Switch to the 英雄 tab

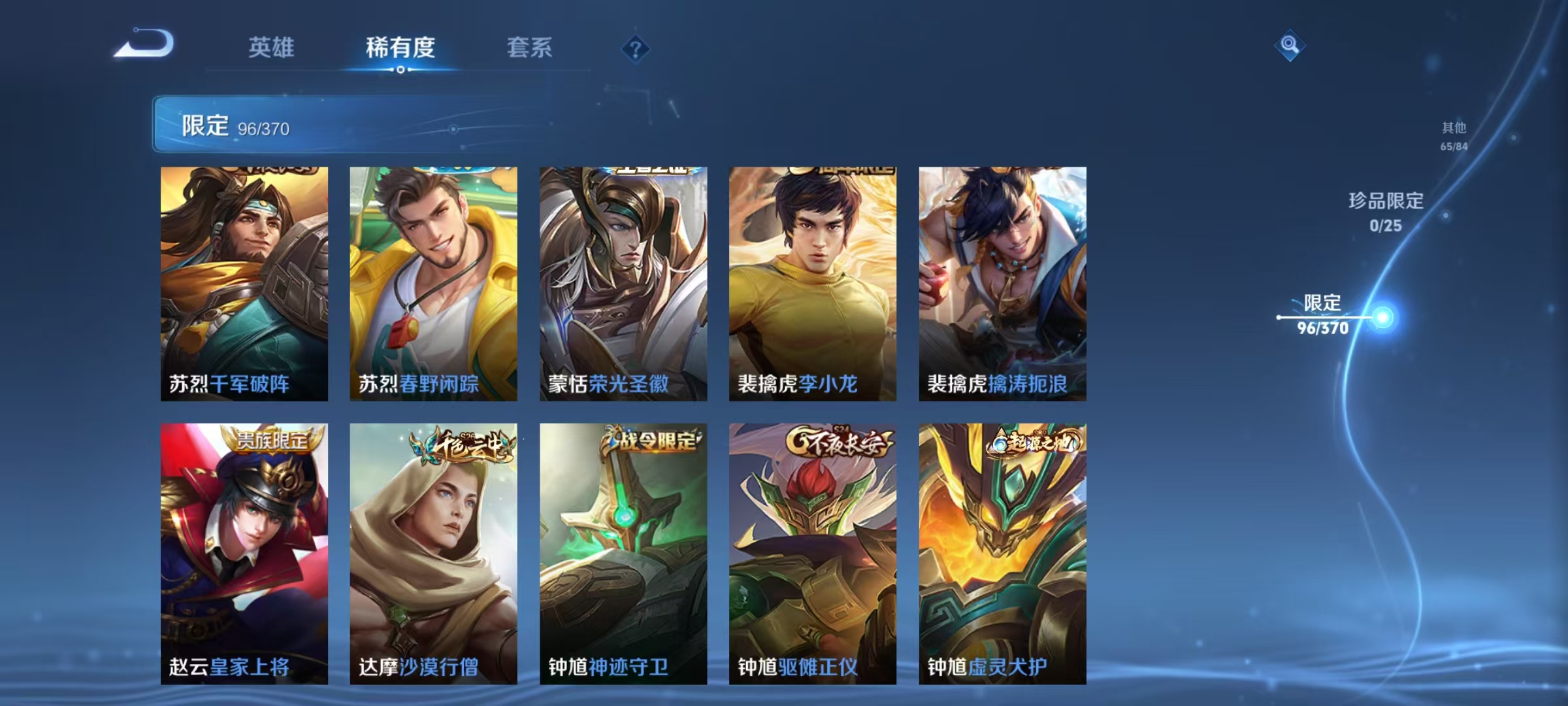272,47
